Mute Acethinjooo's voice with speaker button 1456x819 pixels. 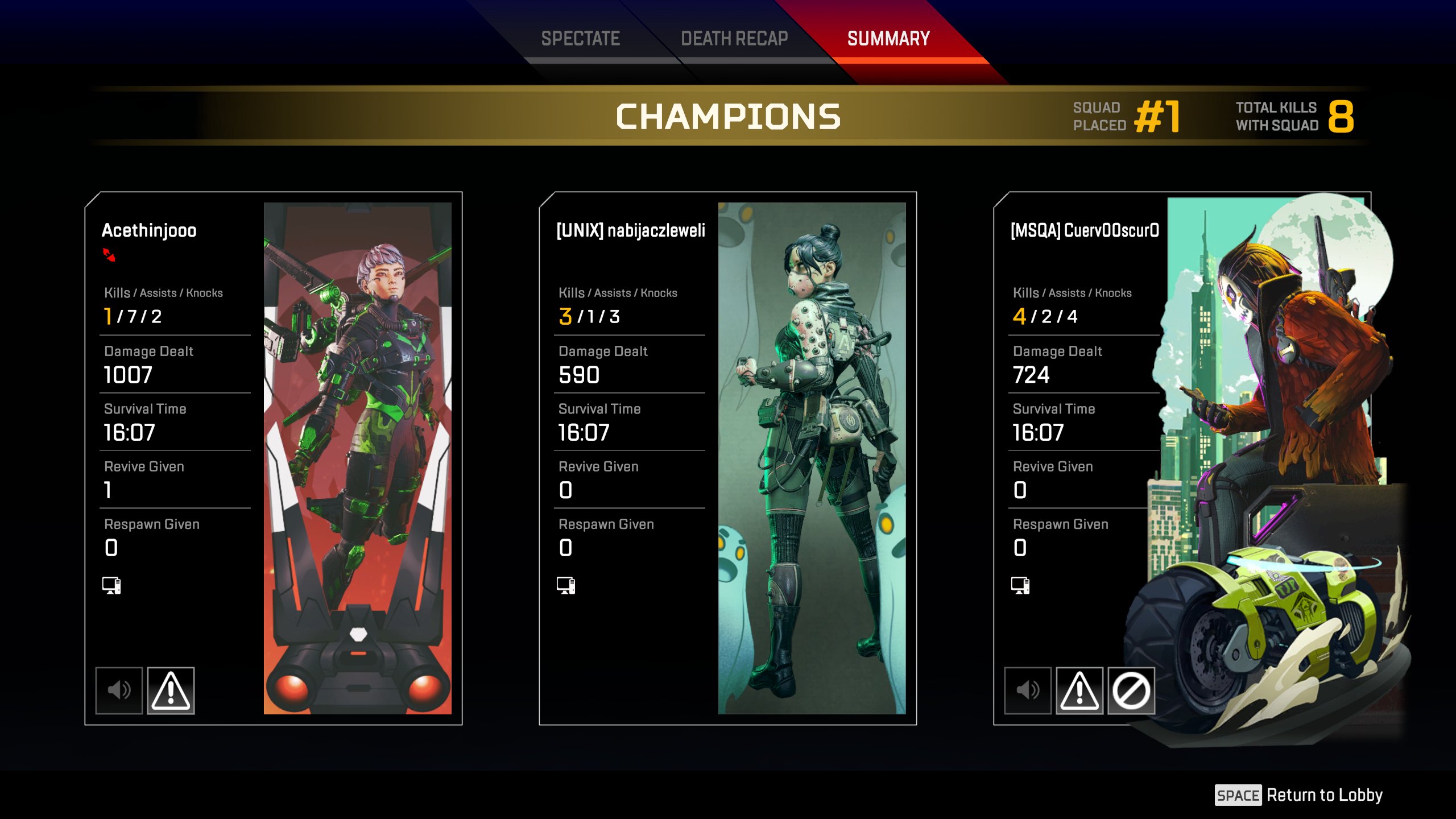coord(119,690)
